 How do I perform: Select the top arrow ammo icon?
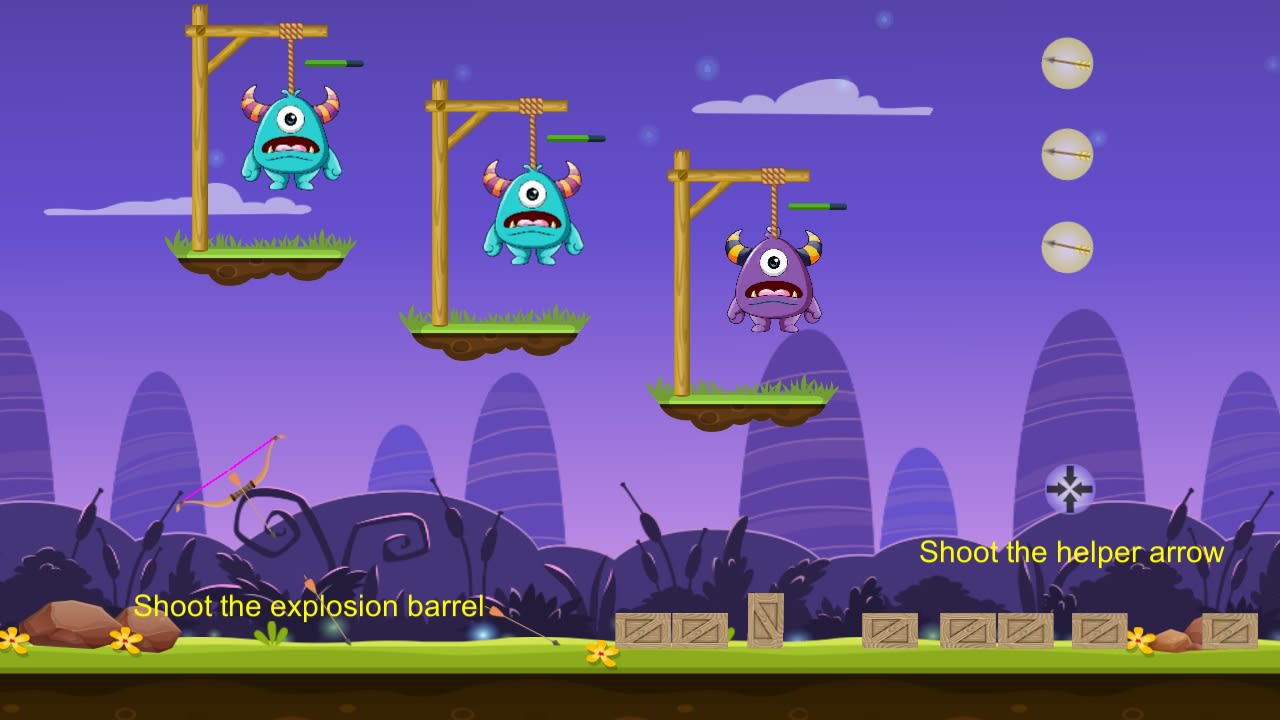(1067, 63)
